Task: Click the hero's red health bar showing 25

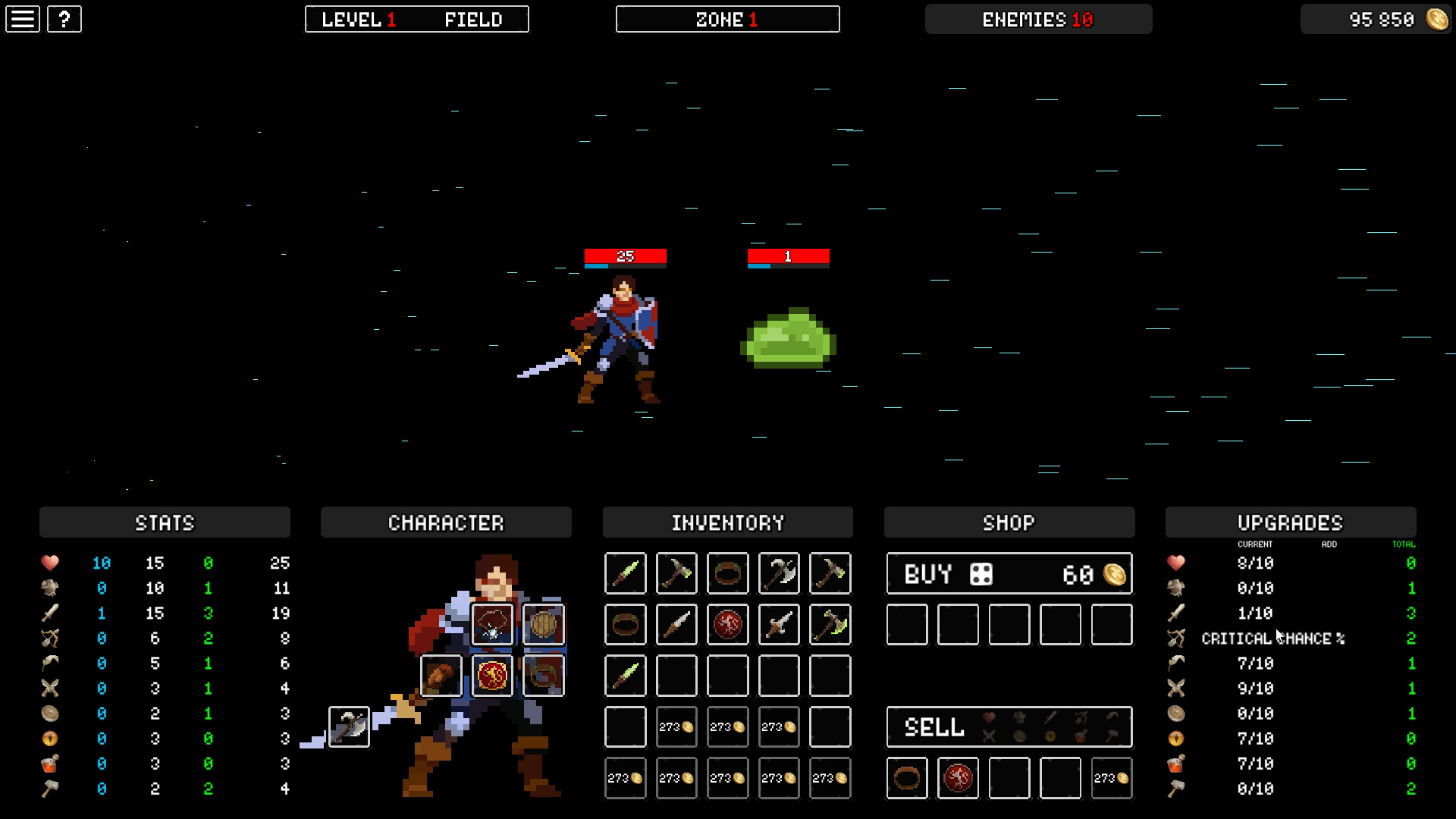Action: point(625,257)
